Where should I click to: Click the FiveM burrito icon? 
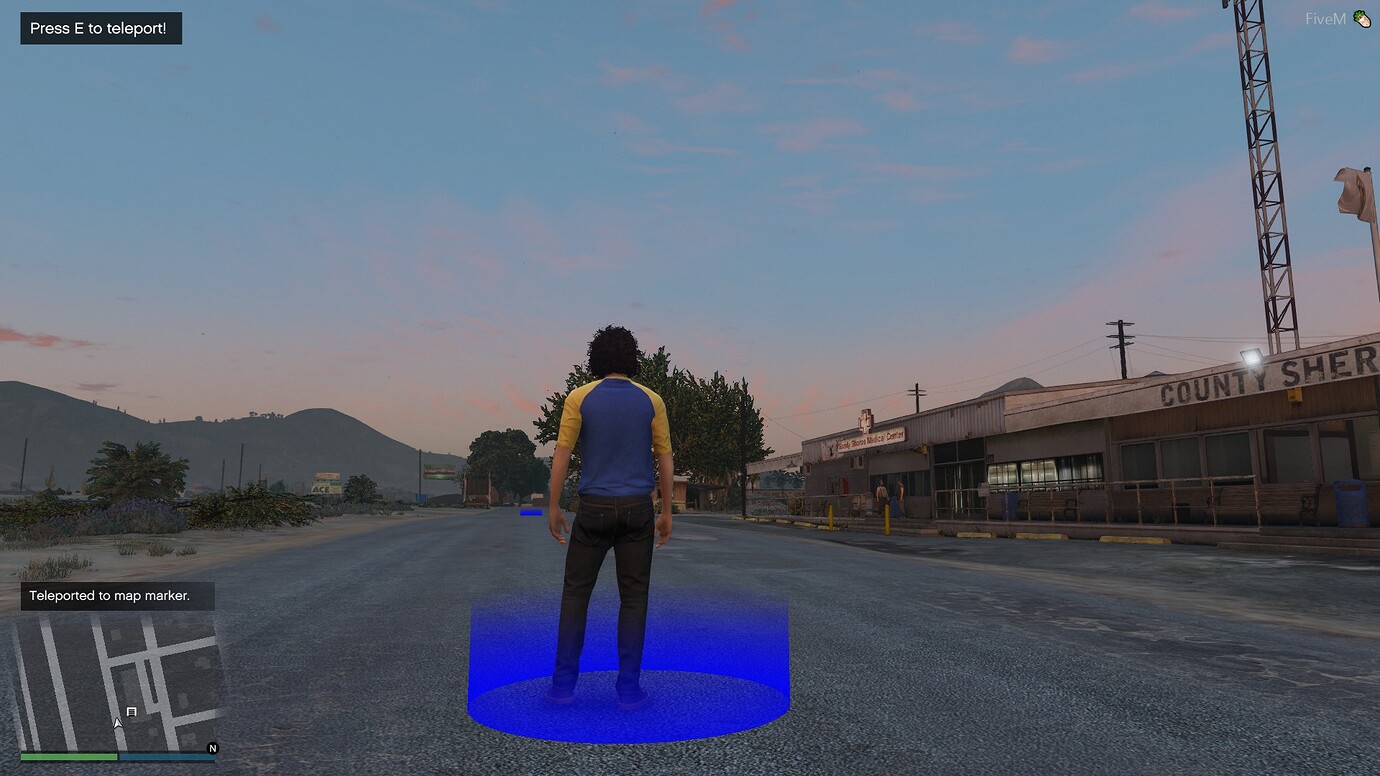point(1362,17)
